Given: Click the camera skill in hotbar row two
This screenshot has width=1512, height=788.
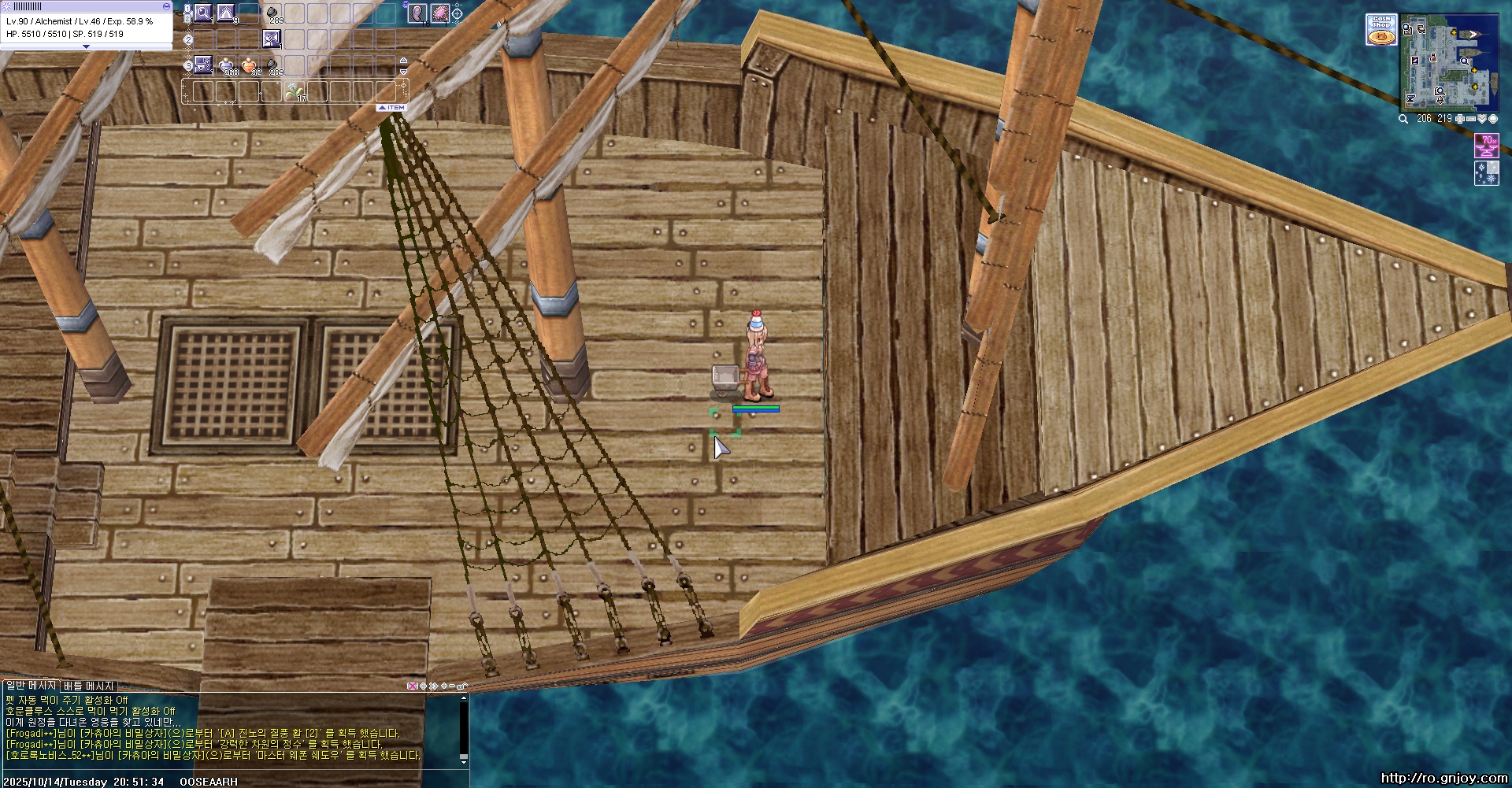Looking at the screenshot, I should 272,39.
